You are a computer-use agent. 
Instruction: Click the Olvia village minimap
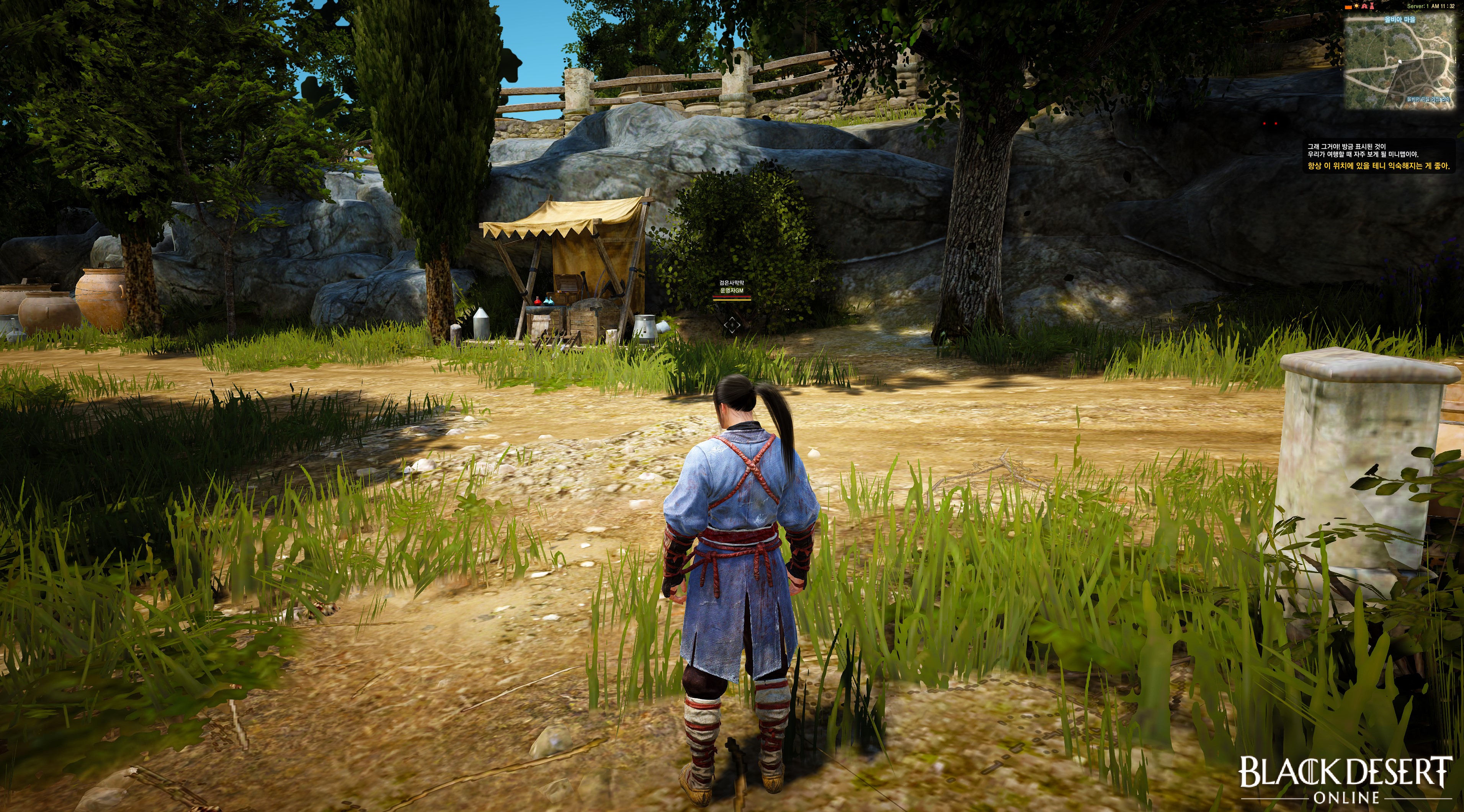(1402, 61)
